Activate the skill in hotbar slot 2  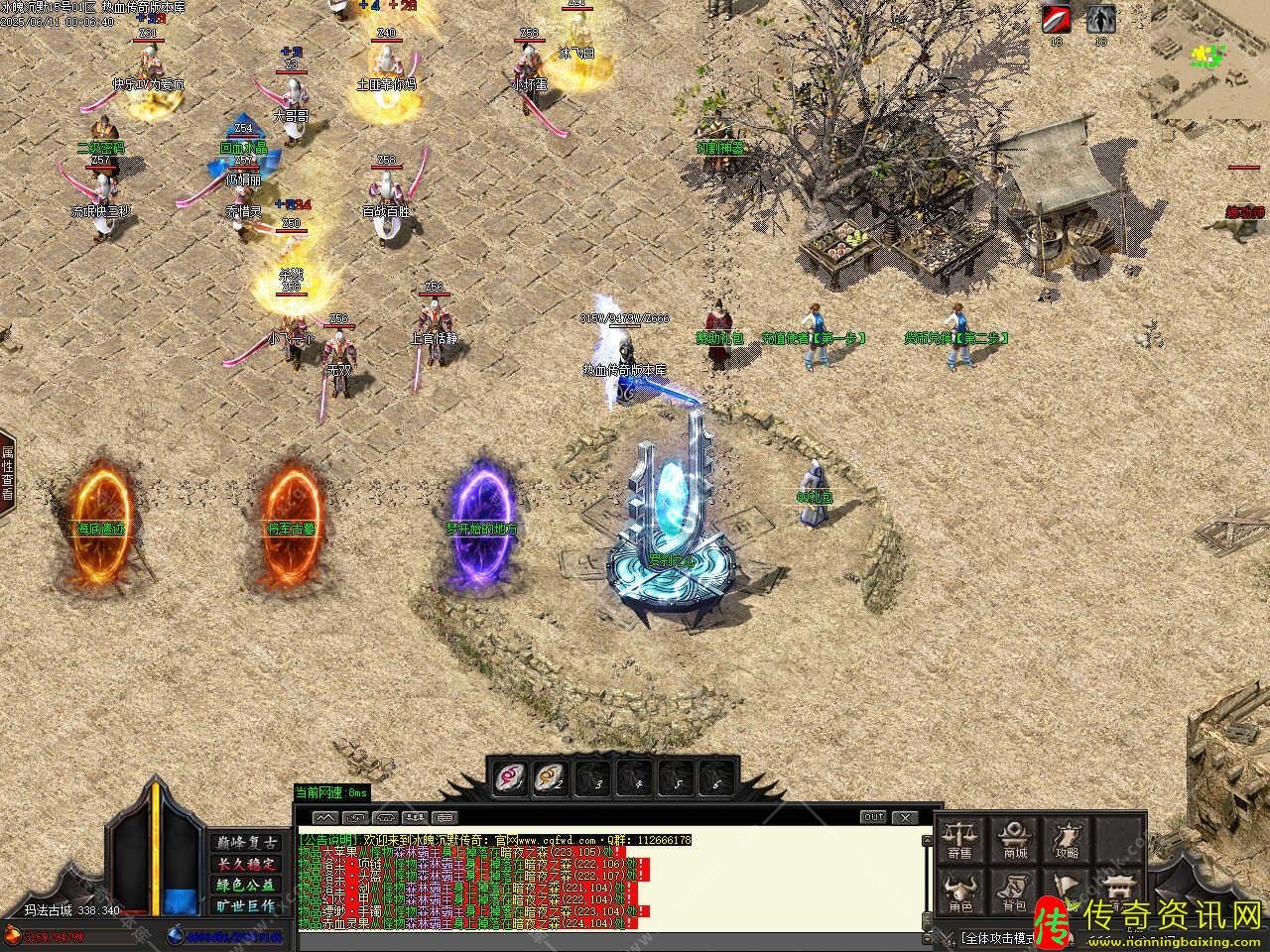(x=551, y=775)
